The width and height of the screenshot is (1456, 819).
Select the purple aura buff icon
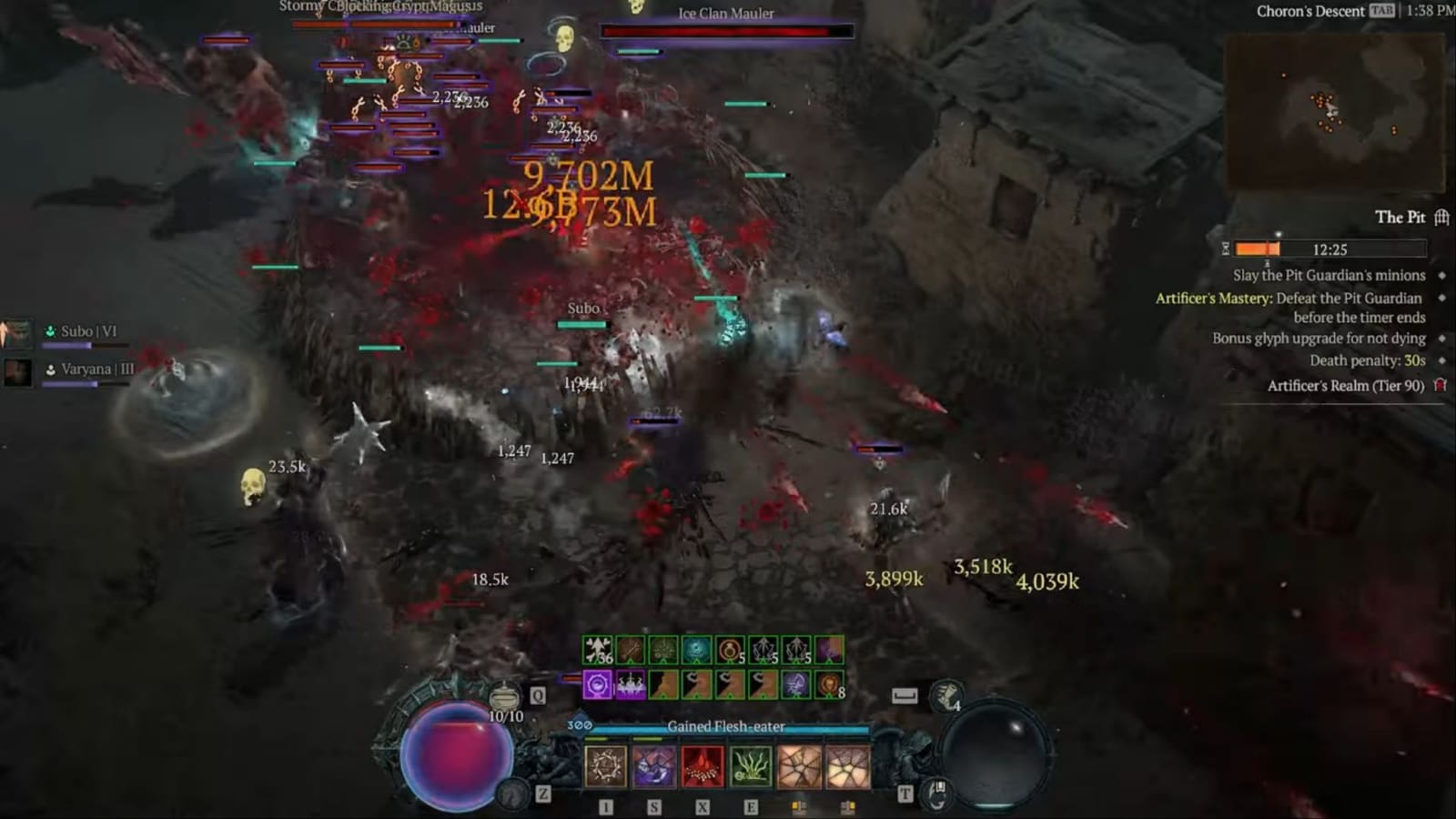(x=598, y=684)
